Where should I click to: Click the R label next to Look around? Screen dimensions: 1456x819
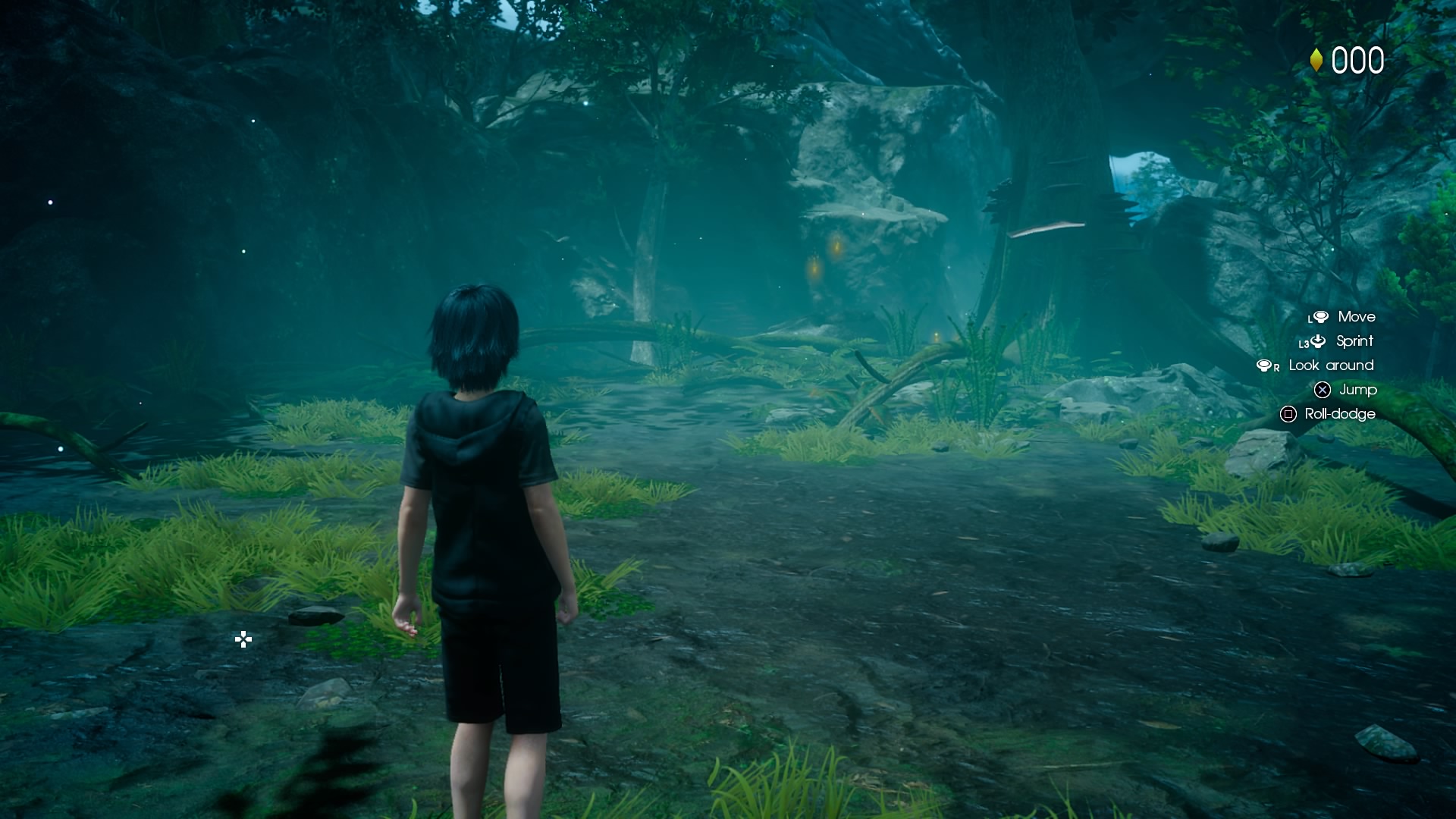click(x=1277, y=369)
